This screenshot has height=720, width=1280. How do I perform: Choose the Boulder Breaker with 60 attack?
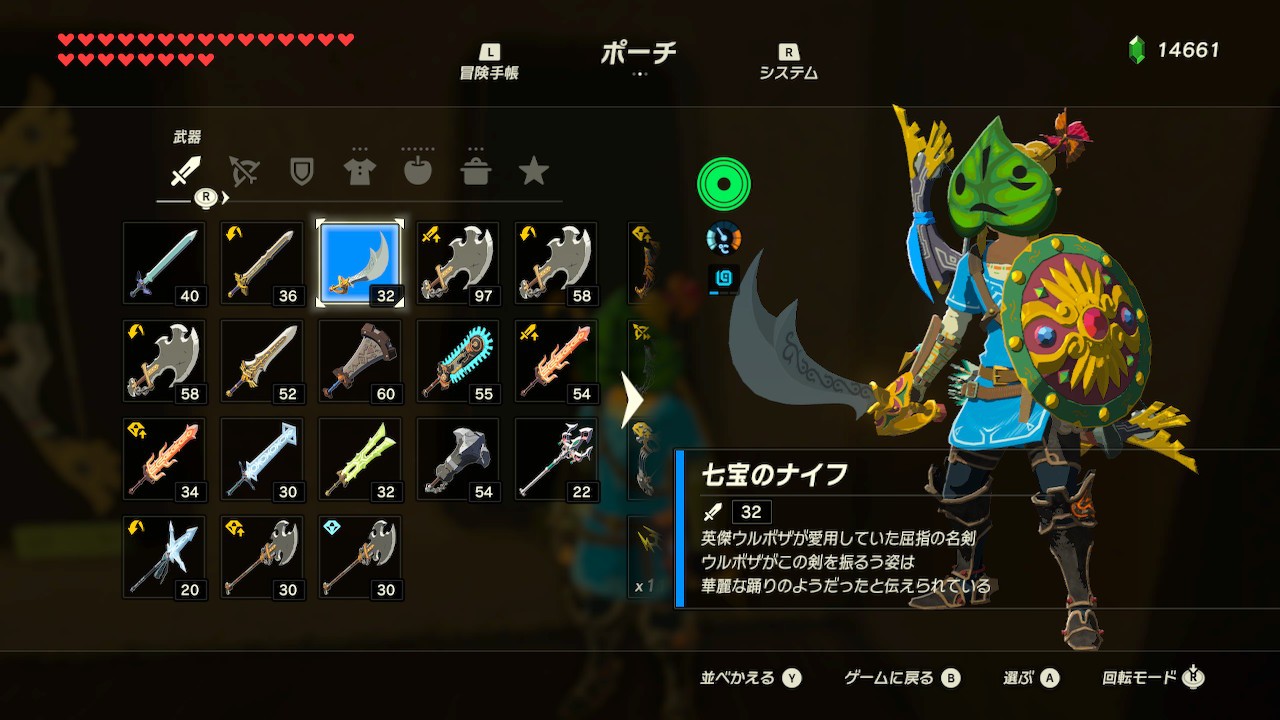tap(360, 361)
